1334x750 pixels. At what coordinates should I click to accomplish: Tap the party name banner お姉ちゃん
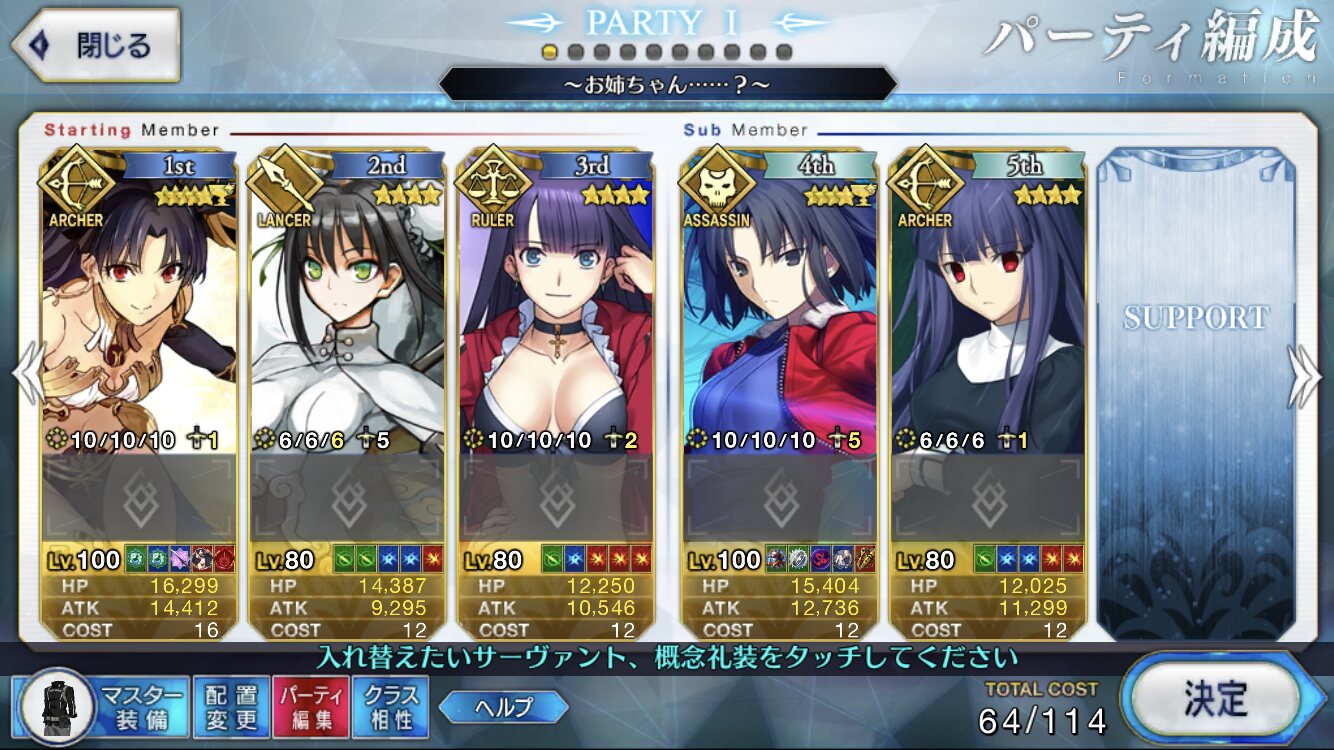coord(667,84)
